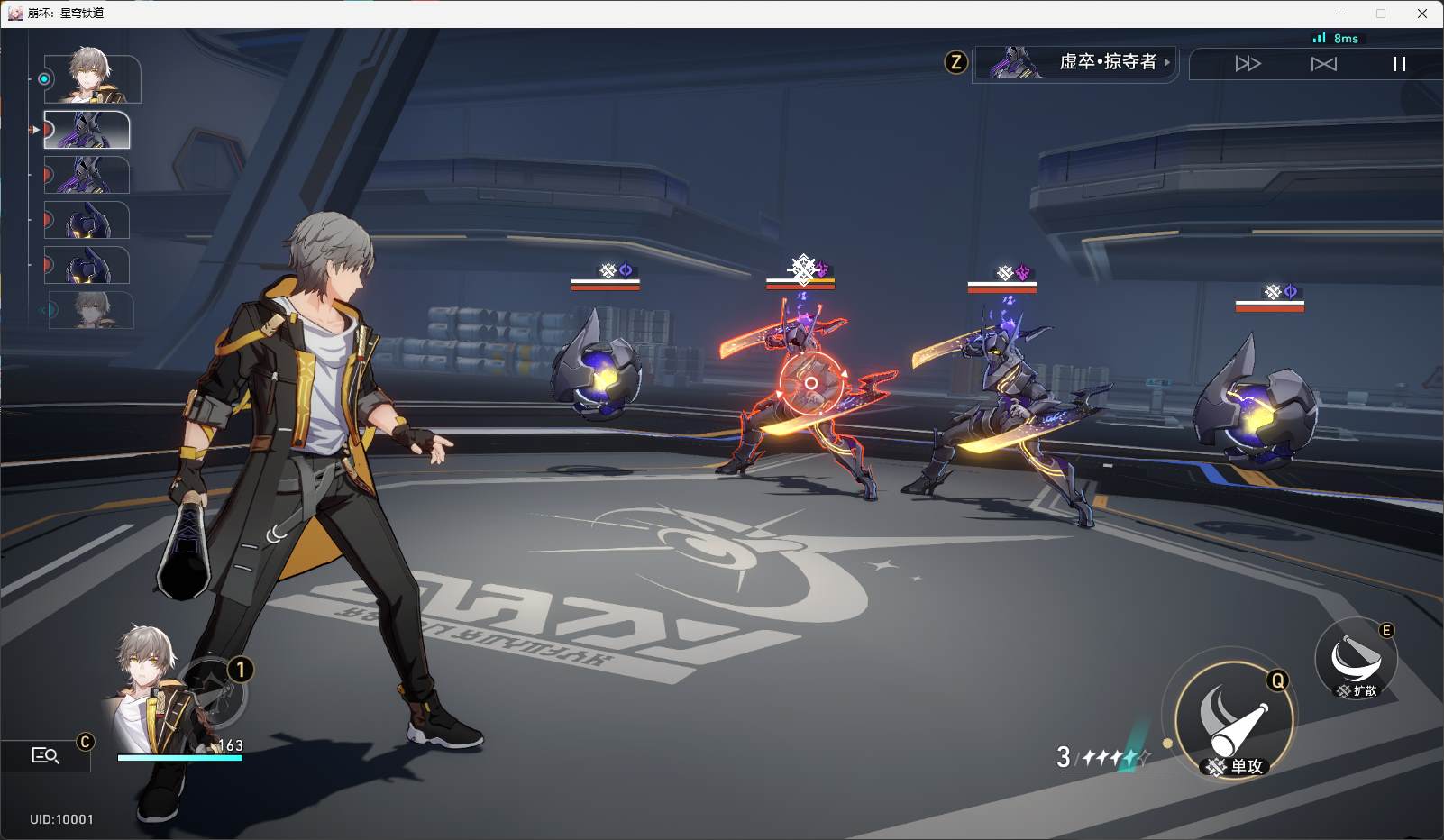Select the grey-haired character at turn order top
This screenshot has height=840, width=1444.
coord(92,78)
